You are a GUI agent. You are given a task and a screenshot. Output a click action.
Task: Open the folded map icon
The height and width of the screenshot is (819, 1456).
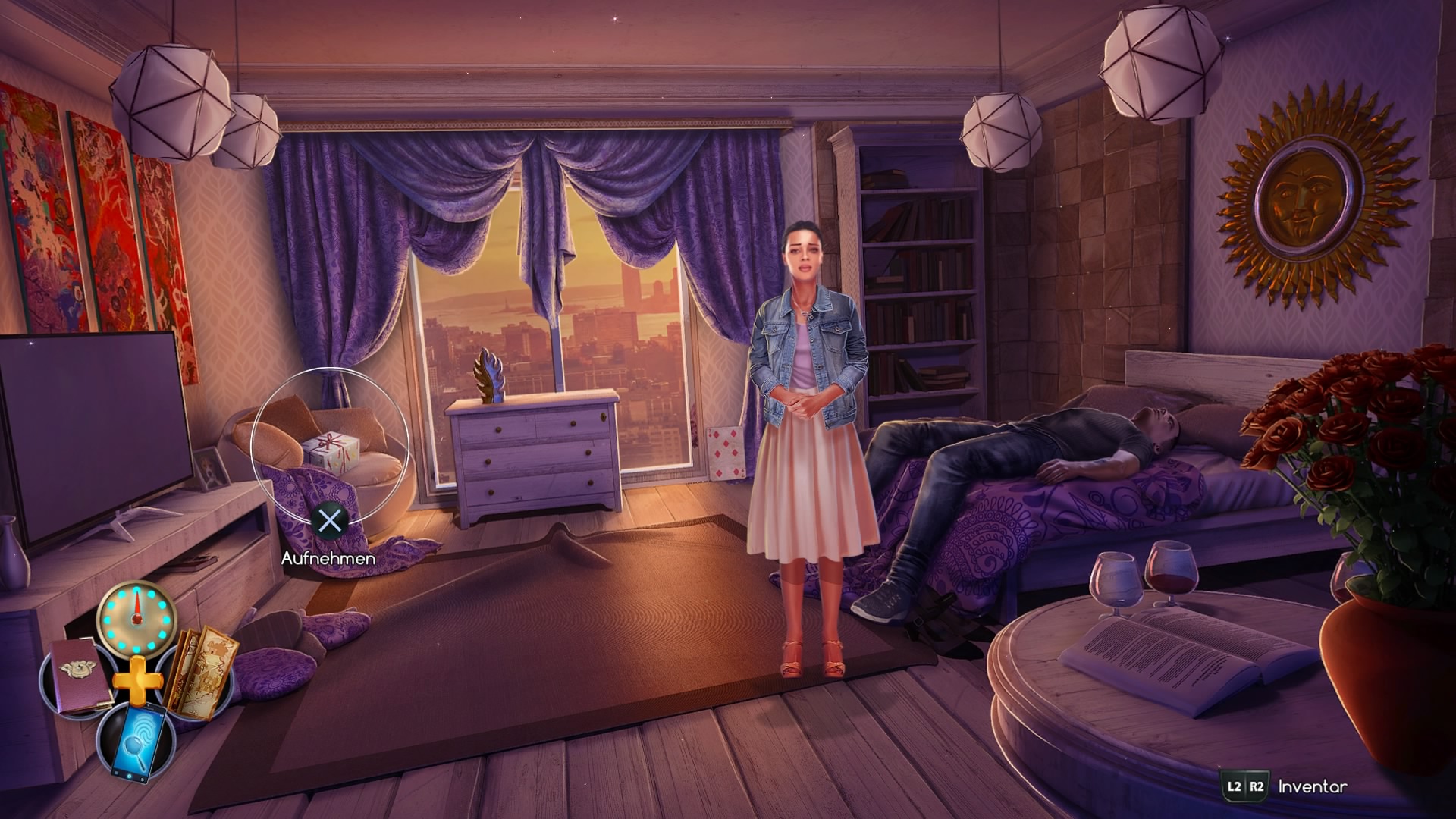(x=199, y=673)
